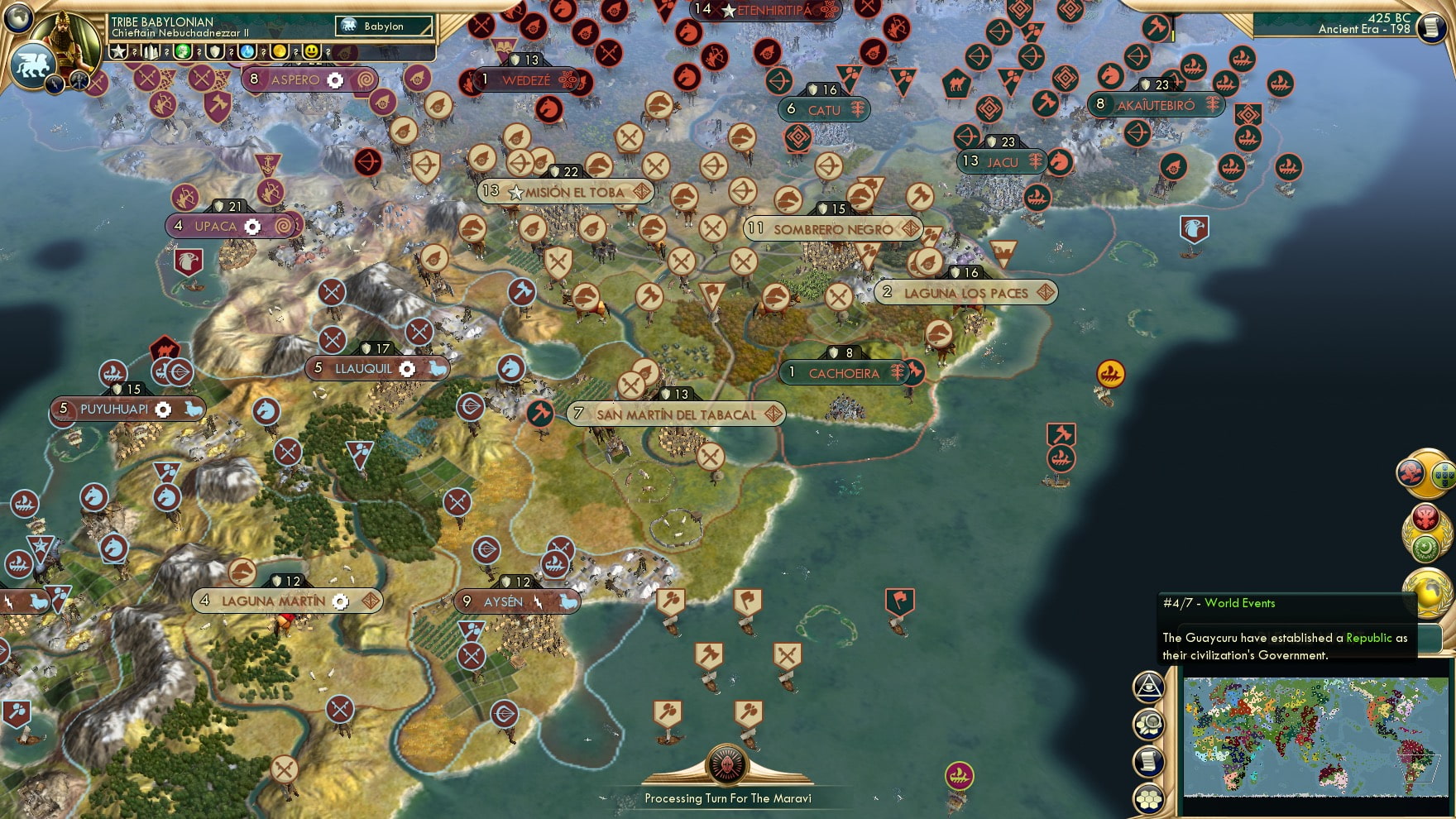Viewport: 1456px width, 819px height.
Task: Expand the Aspero city banner
Action: (x=288, y=79)
